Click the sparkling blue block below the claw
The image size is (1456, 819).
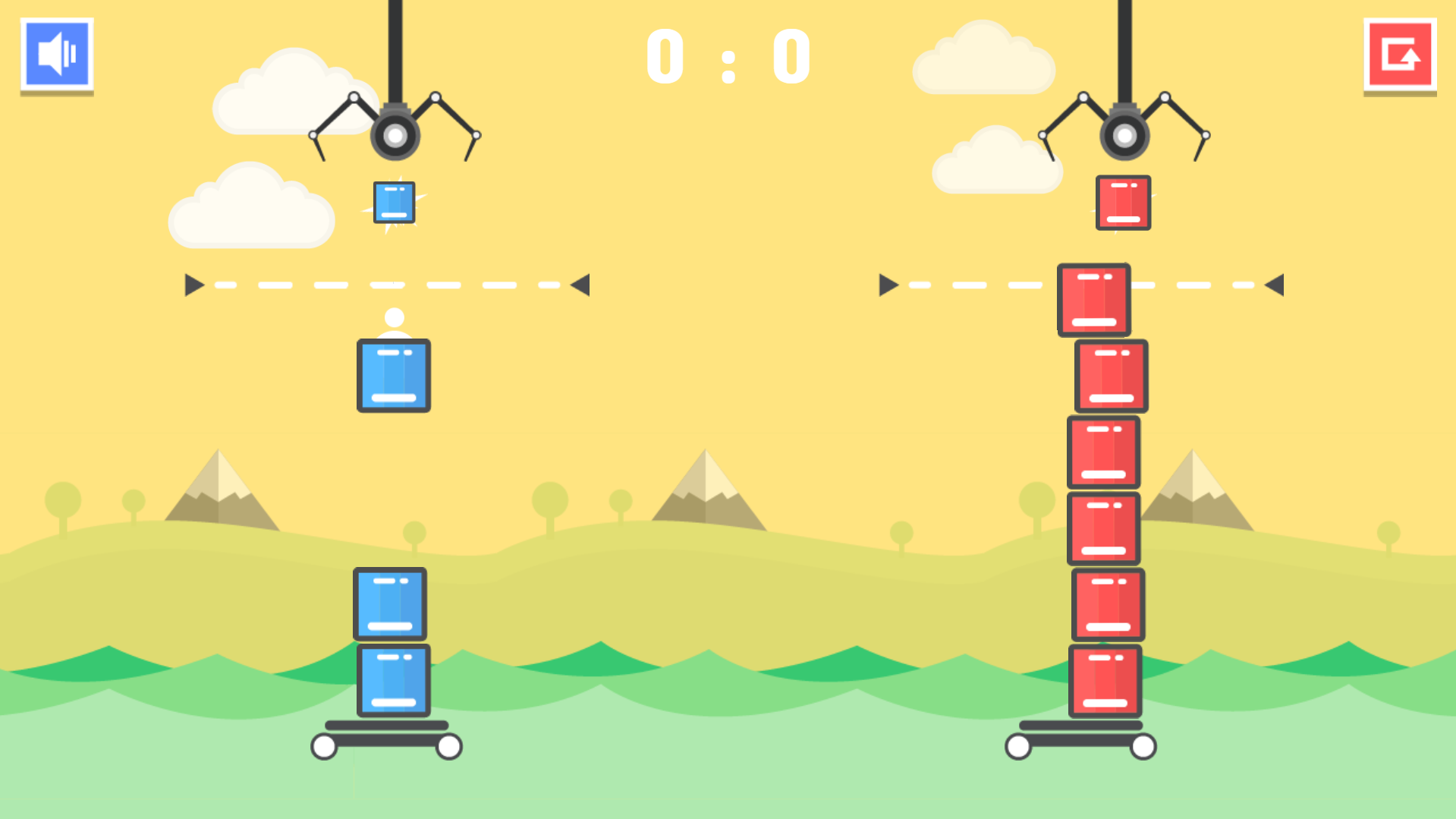(x=394, y=202)
